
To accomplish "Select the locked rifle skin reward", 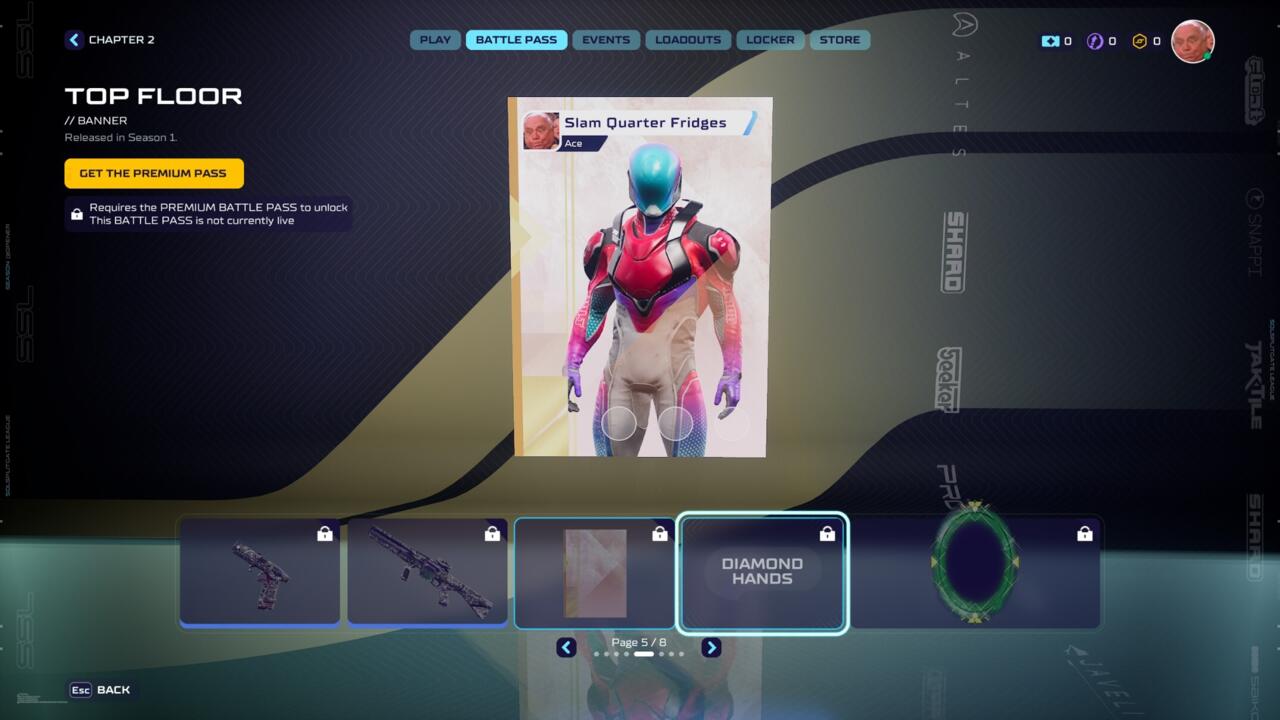I will point(427,573).
